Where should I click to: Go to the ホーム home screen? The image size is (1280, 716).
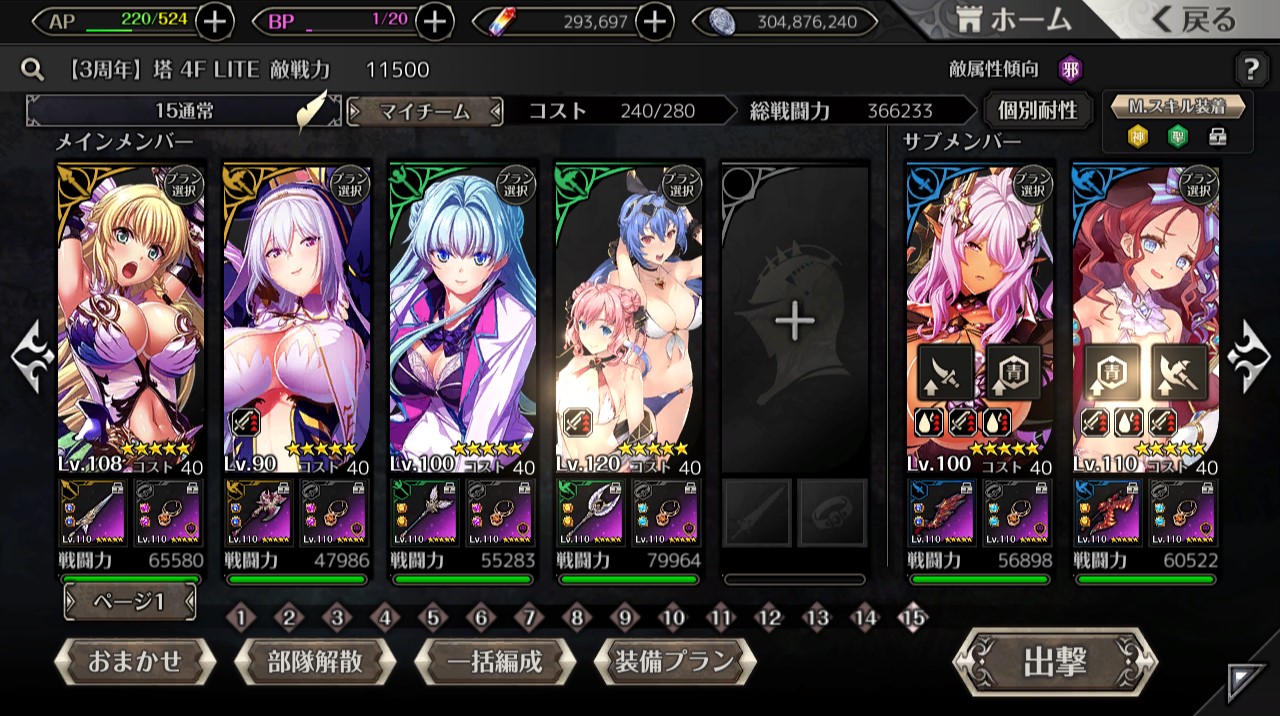pyautogui.click(x=1013, y=19)
